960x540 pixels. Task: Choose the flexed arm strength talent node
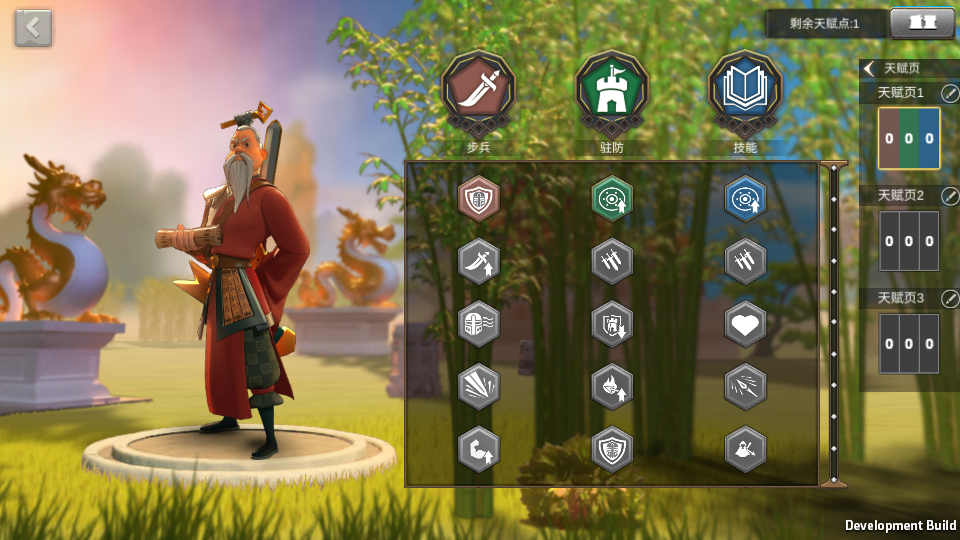tap(478, 449)
